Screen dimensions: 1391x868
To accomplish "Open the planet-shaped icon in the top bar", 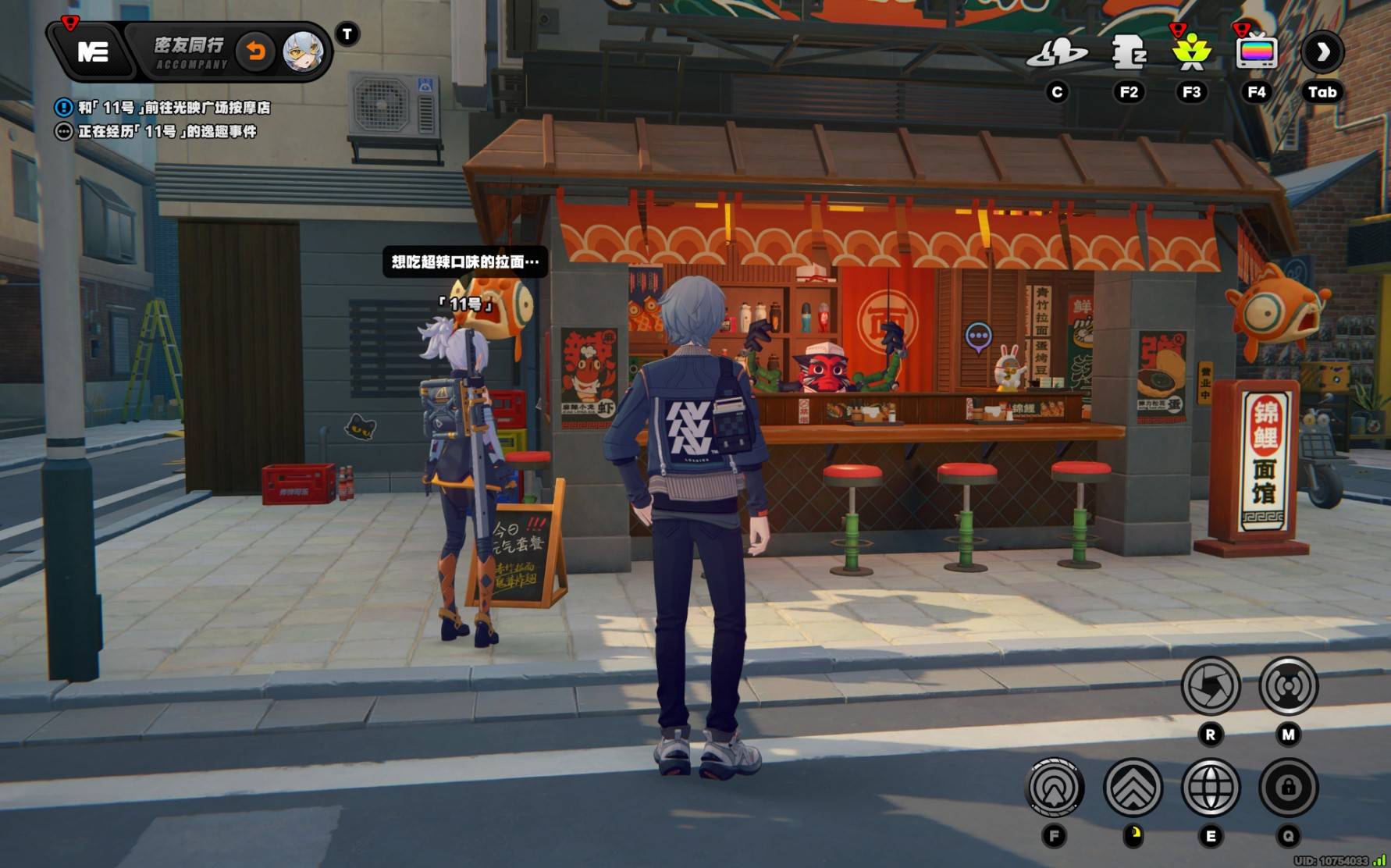I will coord(1057,53).
